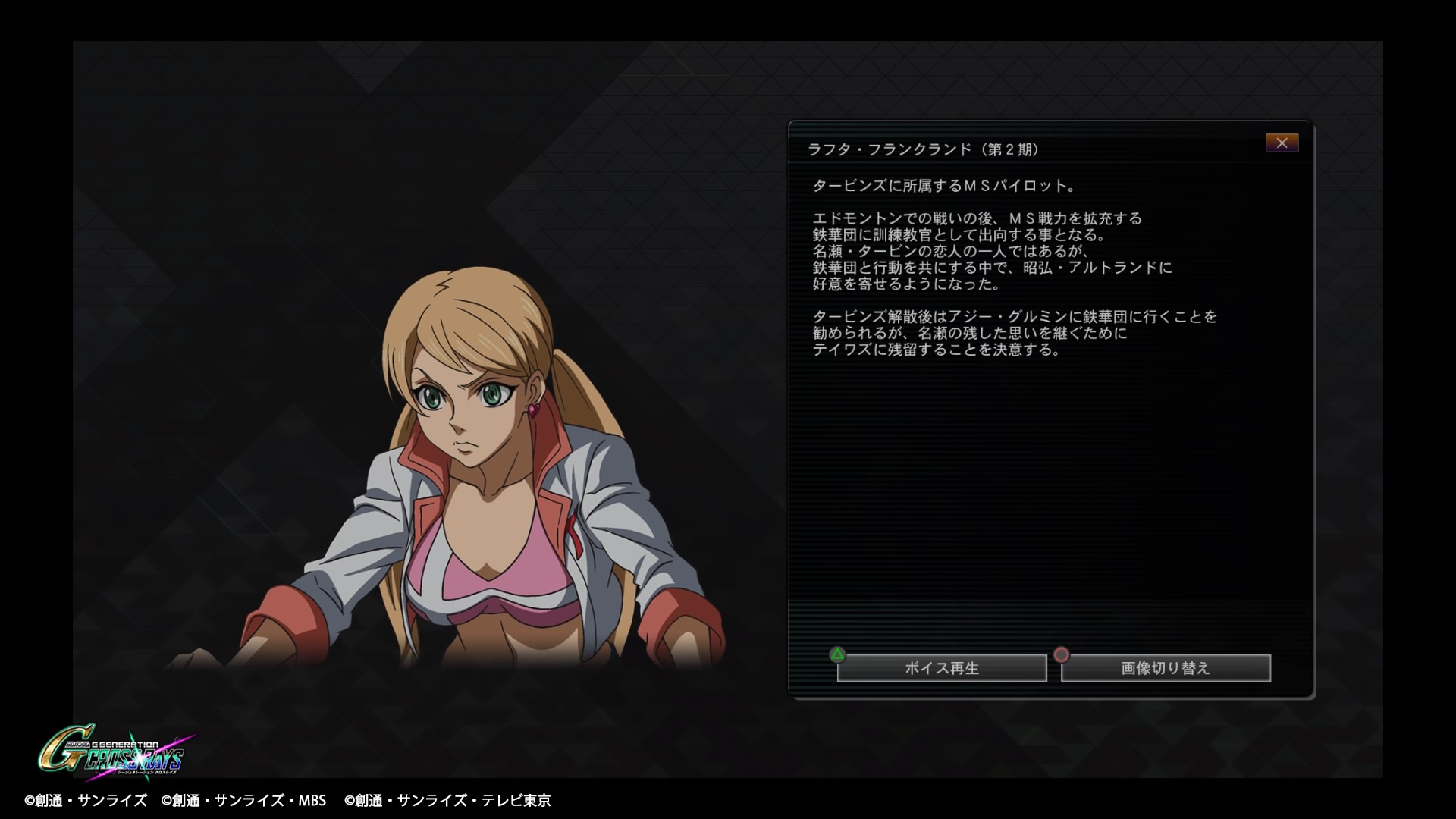
Task: Switch the character image (画像切り替え)
Action: [1166, 668]
